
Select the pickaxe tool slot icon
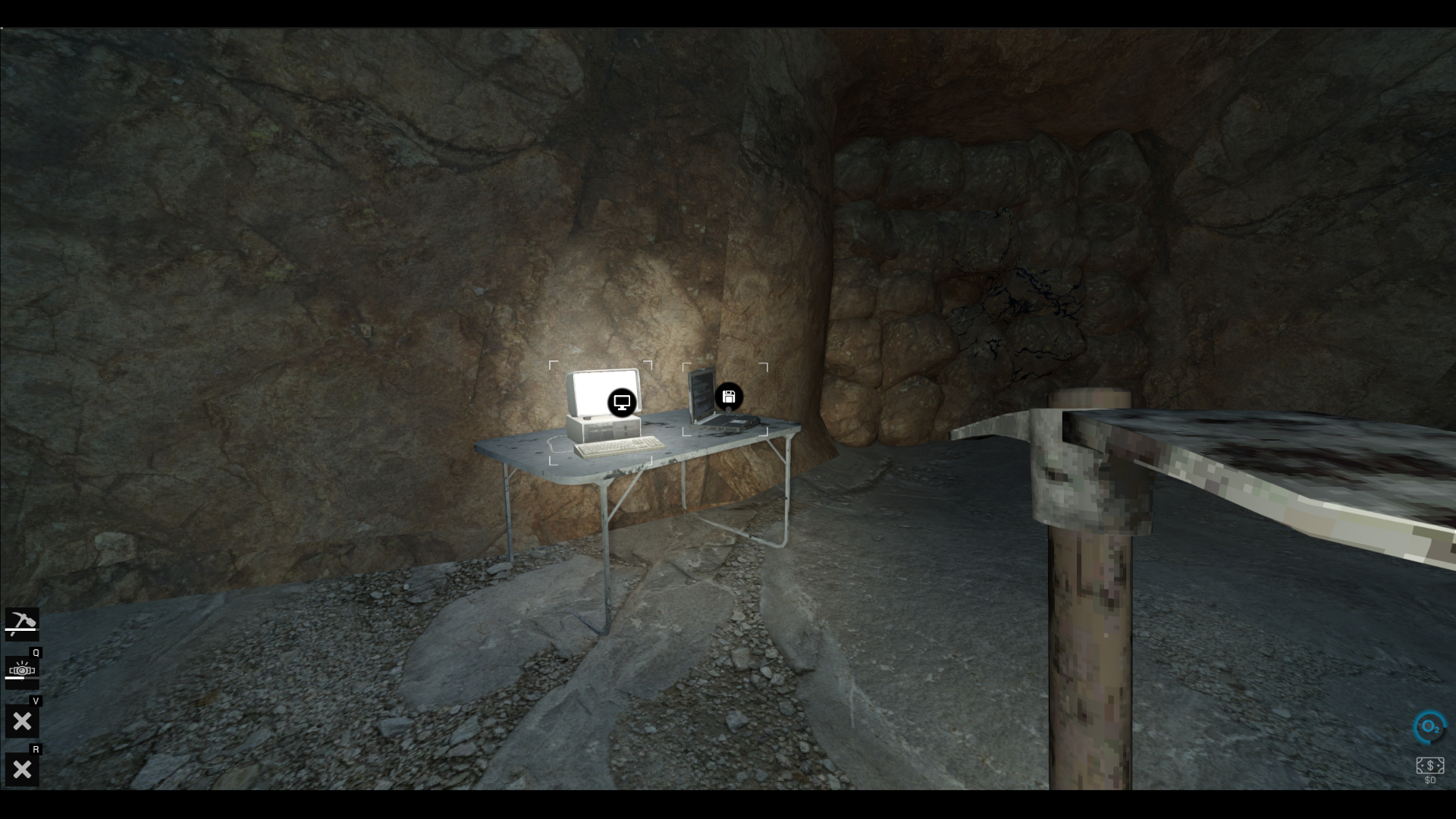point(22,623)
